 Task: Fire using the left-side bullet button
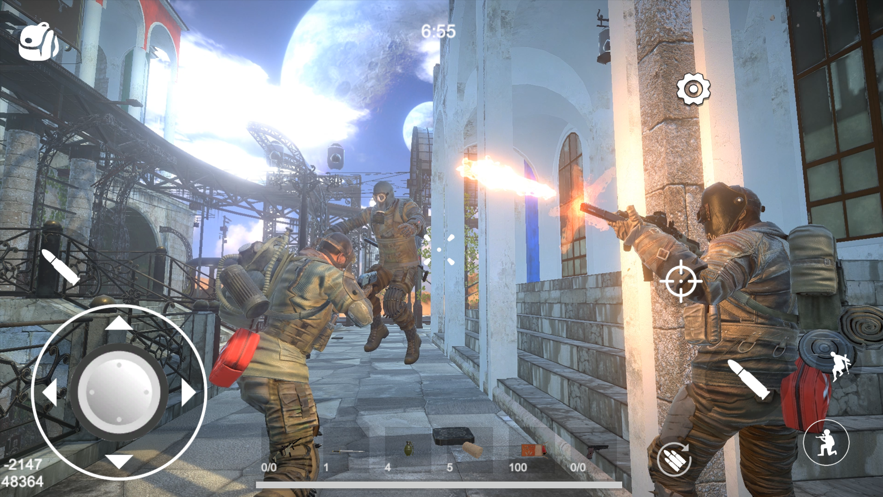pos(60,268)
